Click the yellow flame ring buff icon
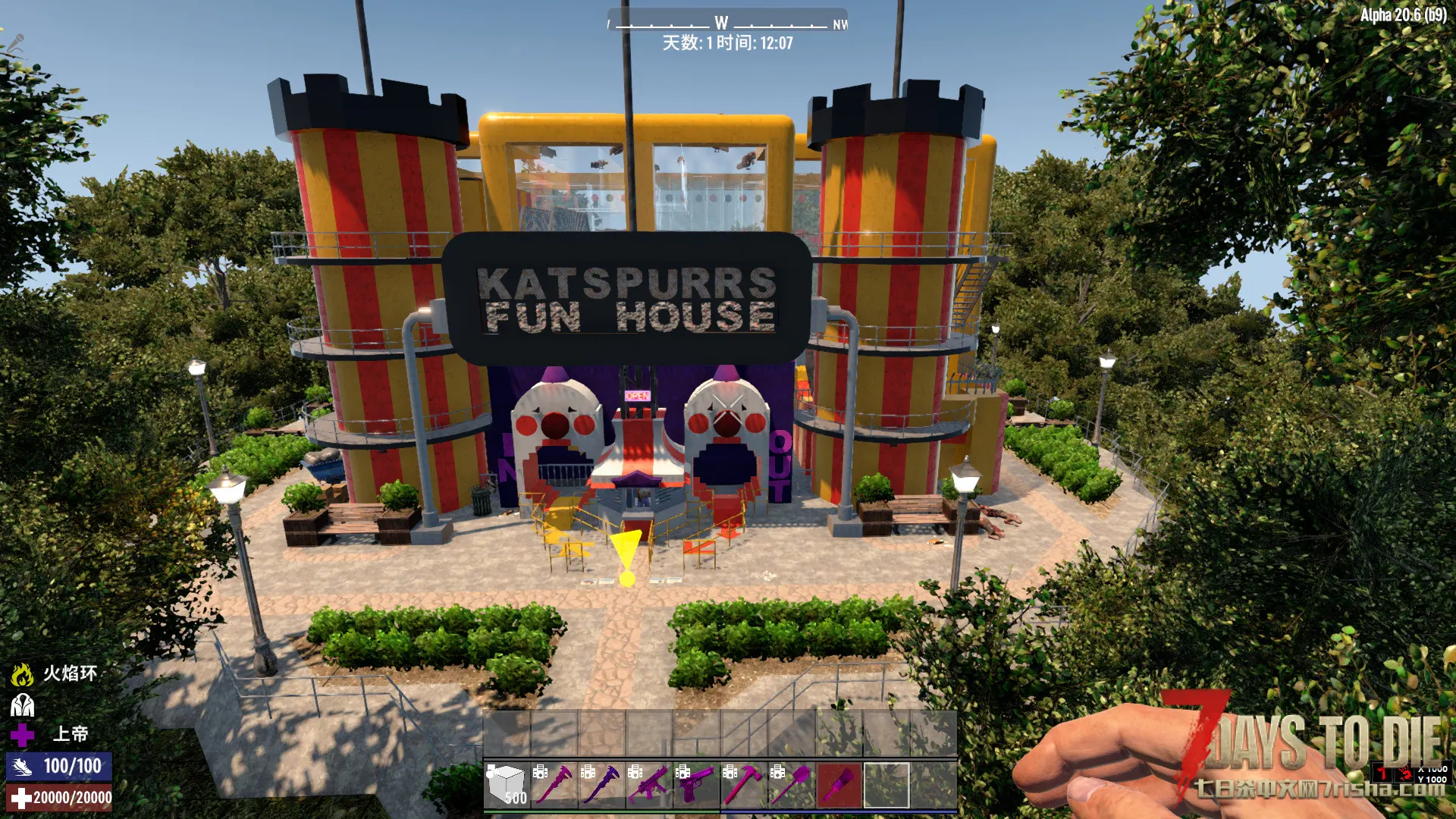The height and width of the screenshot is (819, 1456). tap(22, 674)
